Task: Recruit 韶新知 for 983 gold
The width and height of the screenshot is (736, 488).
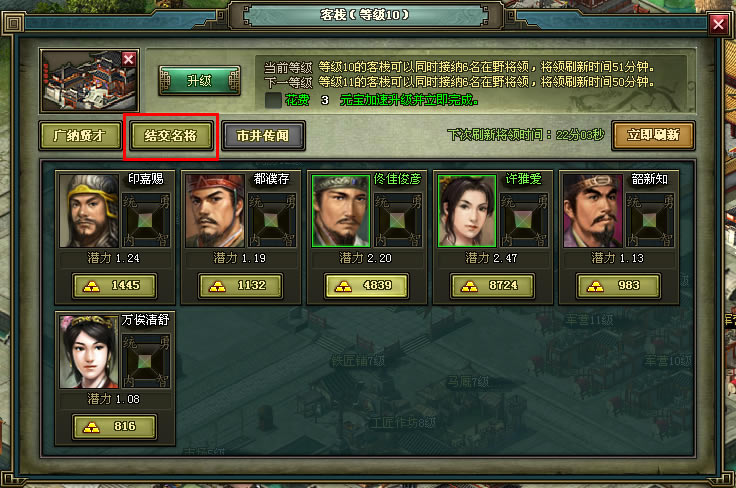Action: coord(618,286)
